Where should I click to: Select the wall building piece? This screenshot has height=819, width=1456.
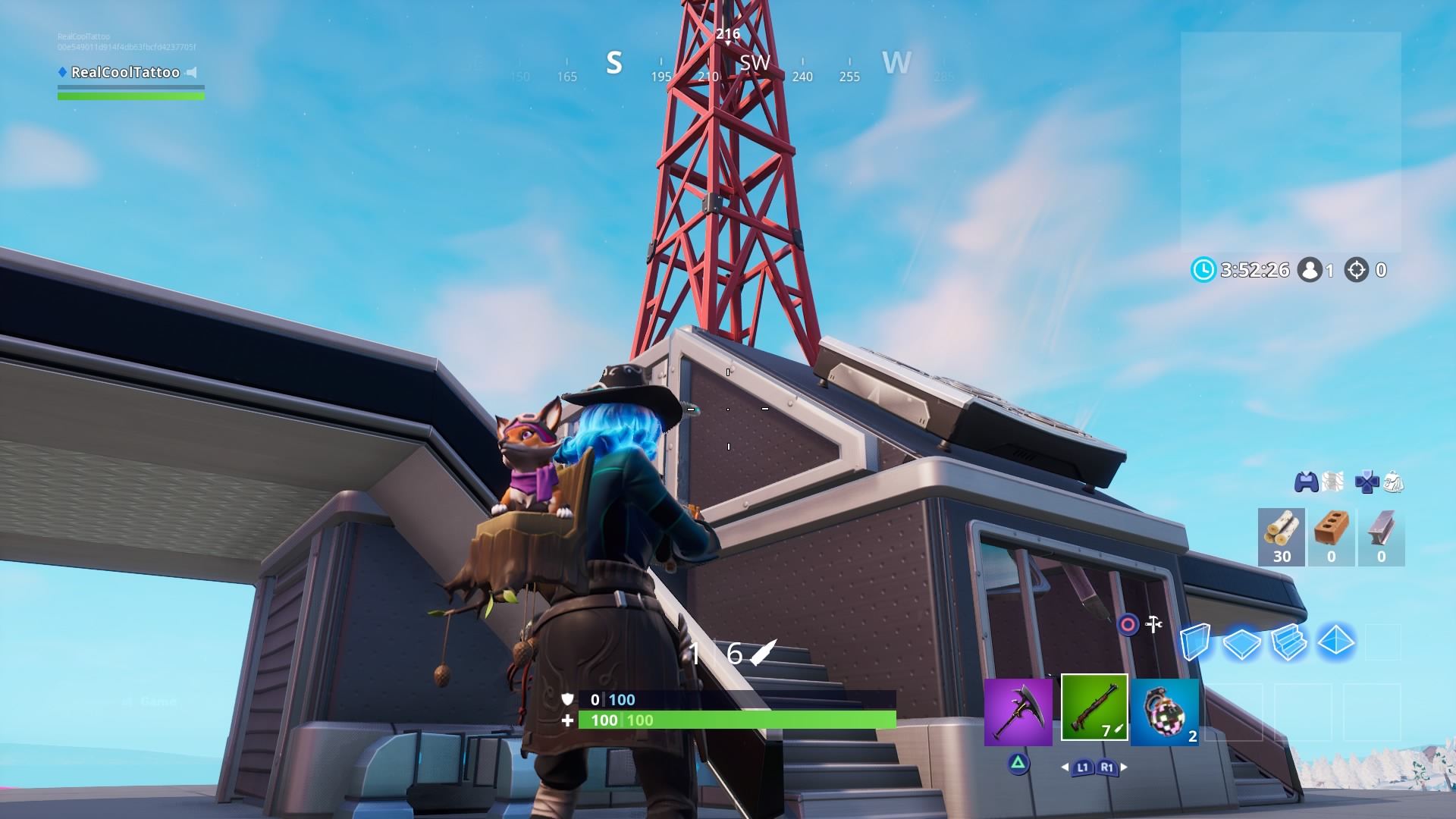[x=1194, y=642]
